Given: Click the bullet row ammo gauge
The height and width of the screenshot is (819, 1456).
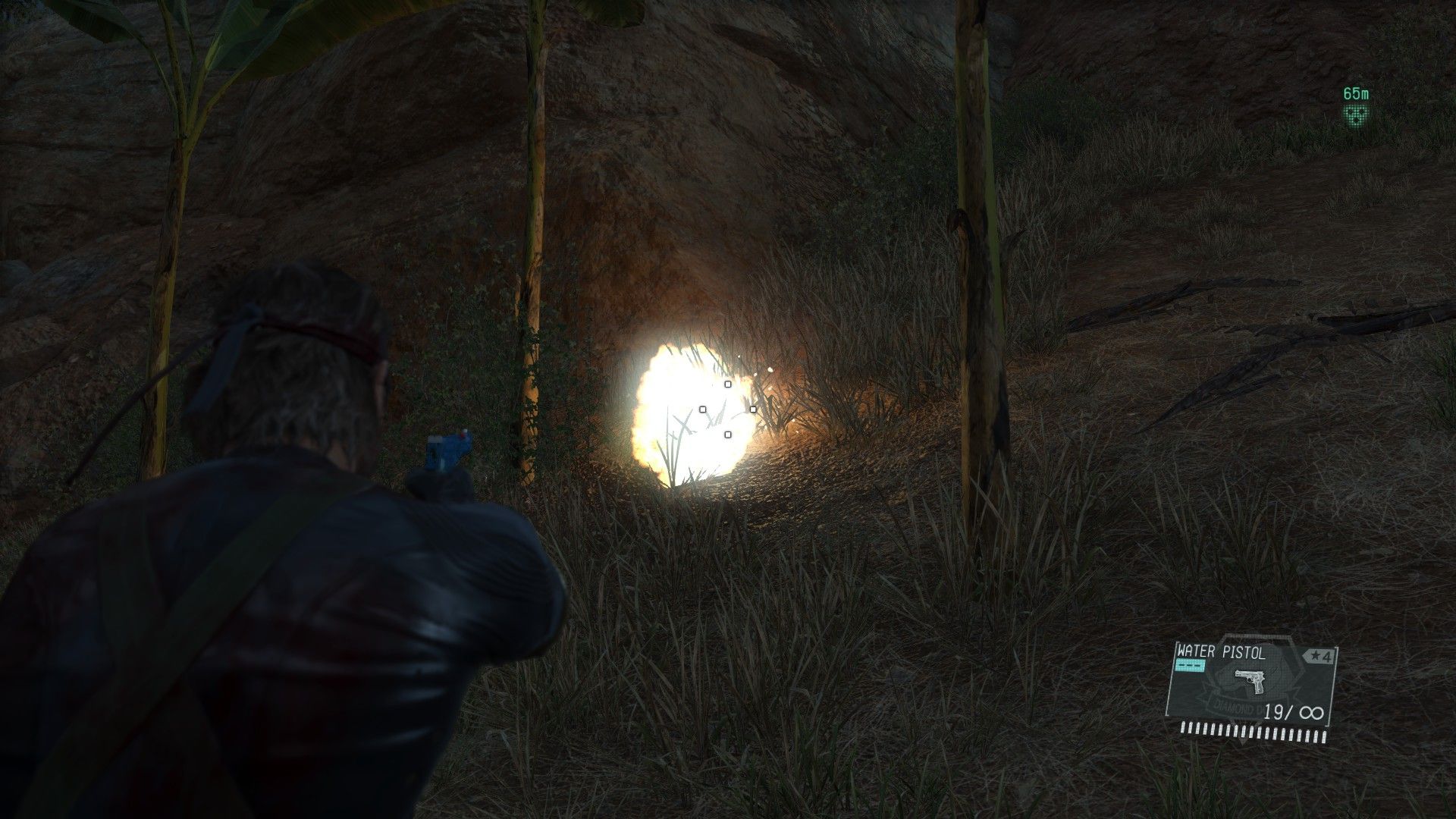Looking at the screenshot, I should [1253, 732].
